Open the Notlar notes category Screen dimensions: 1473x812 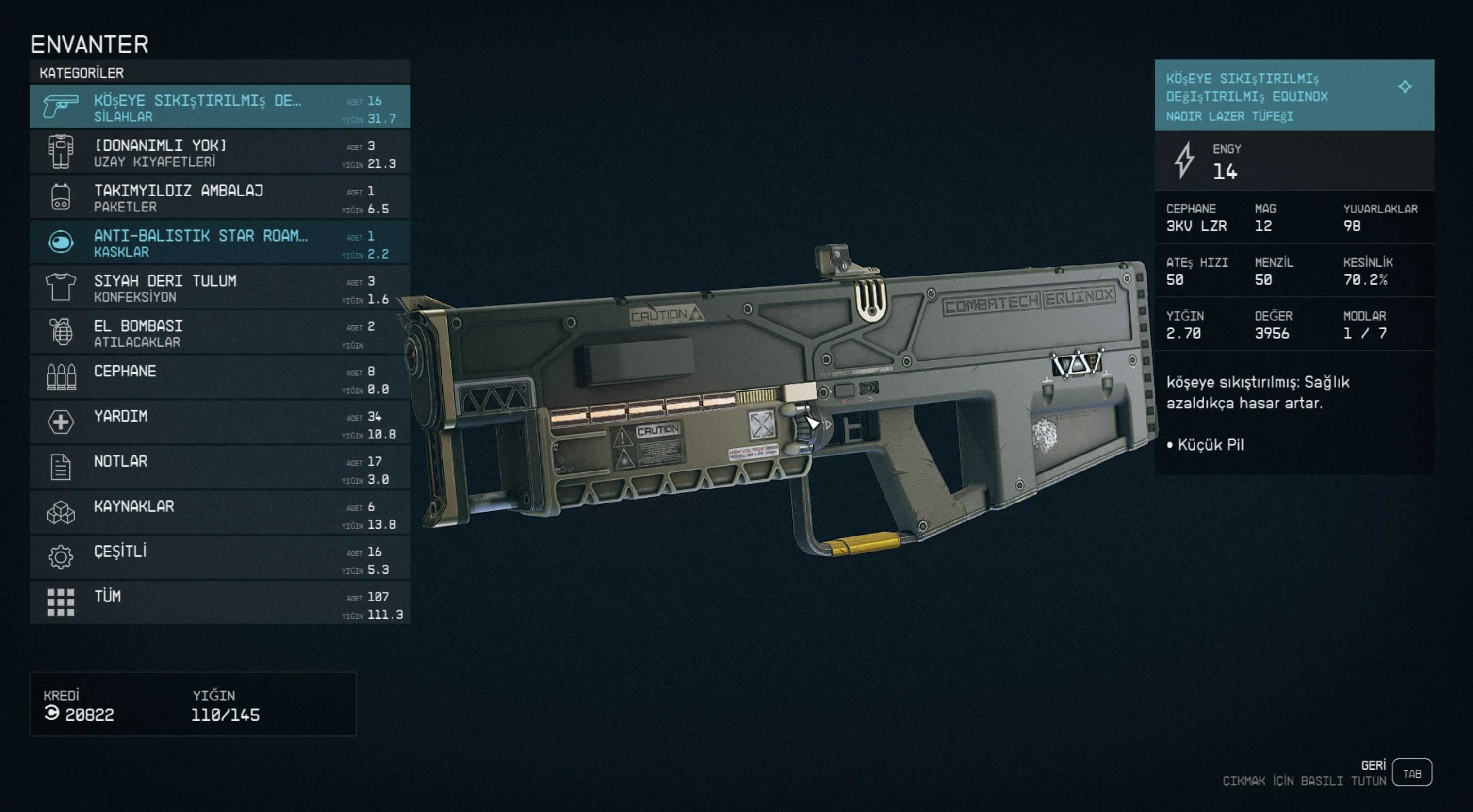coord(220,468)
